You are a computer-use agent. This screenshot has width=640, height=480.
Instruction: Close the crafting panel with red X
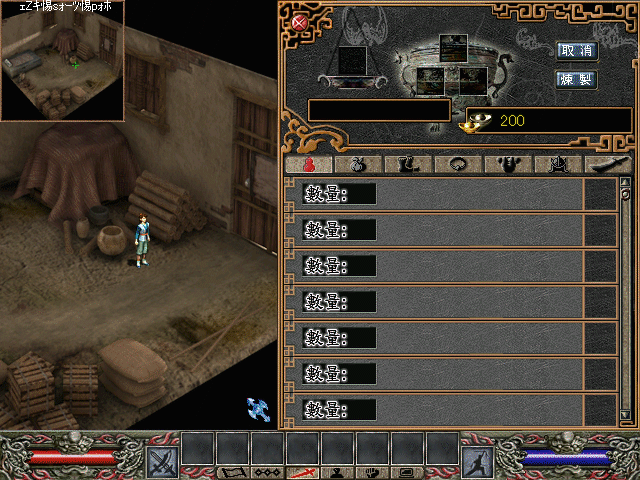coord(299,22)
